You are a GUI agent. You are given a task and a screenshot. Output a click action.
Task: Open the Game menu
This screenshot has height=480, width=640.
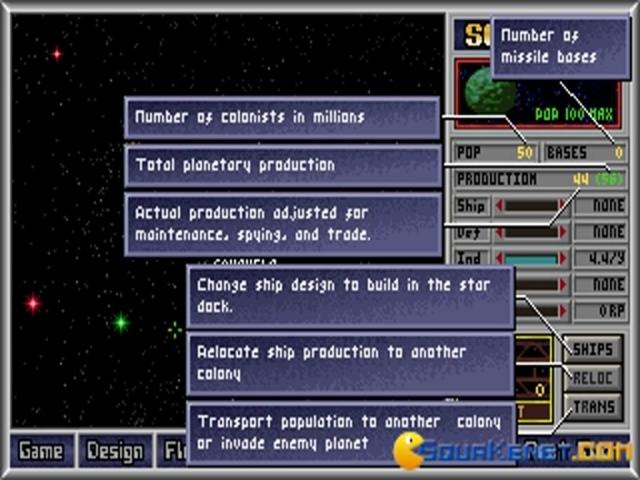point(41,451)
